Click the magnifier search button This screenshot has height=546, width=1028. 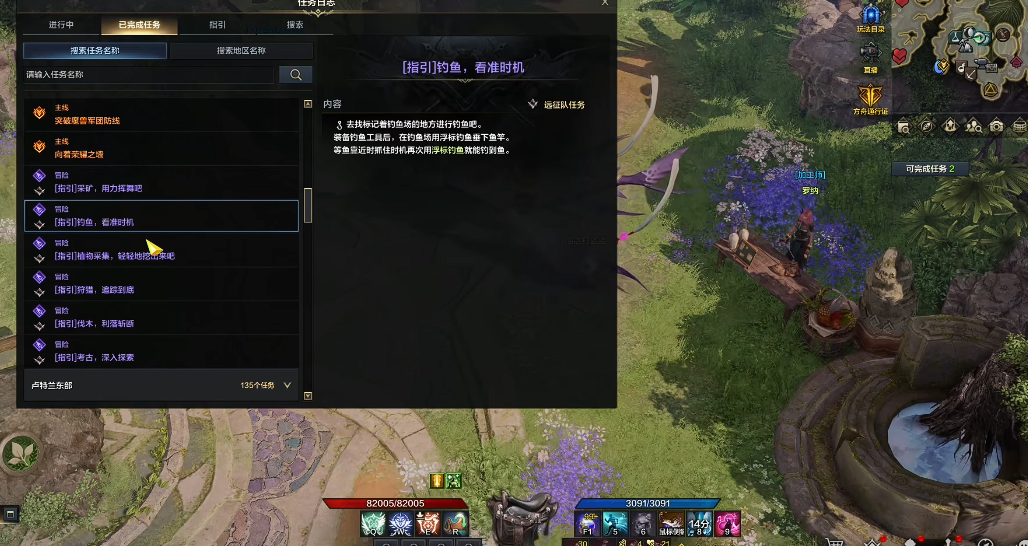pos(296,74)
